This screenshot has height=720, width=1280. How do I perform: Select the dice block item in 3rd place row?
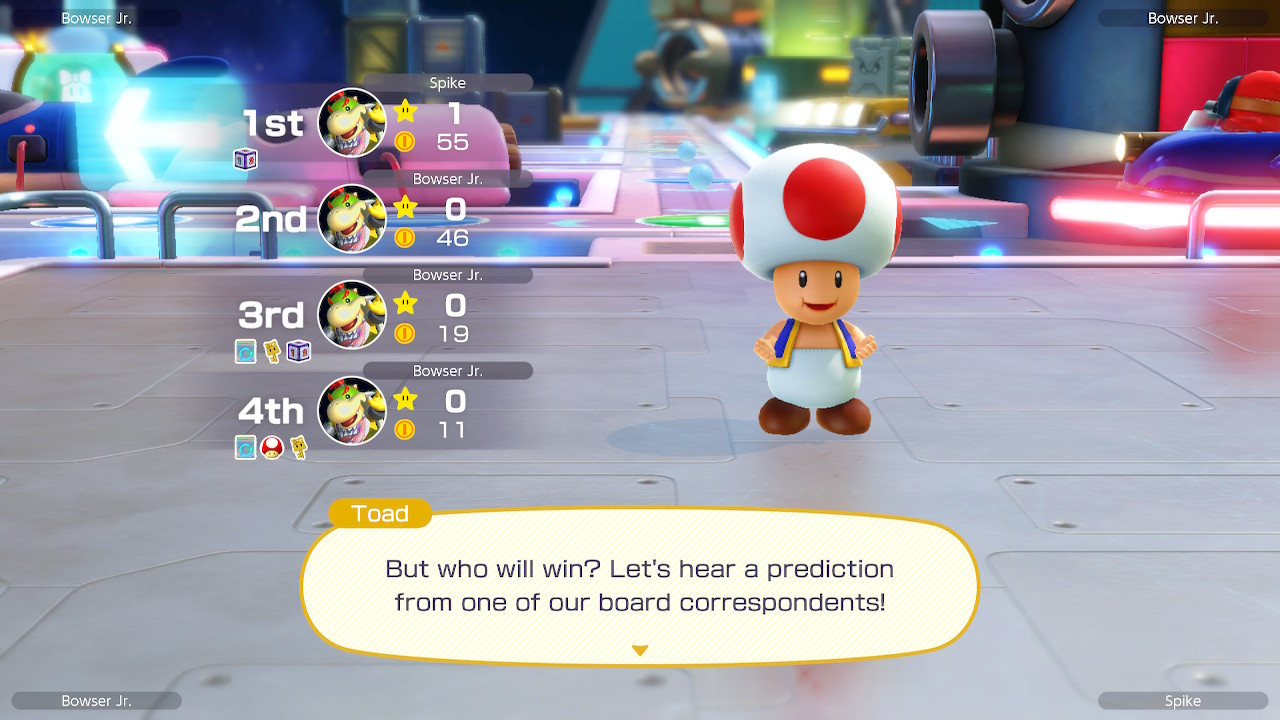297,351
